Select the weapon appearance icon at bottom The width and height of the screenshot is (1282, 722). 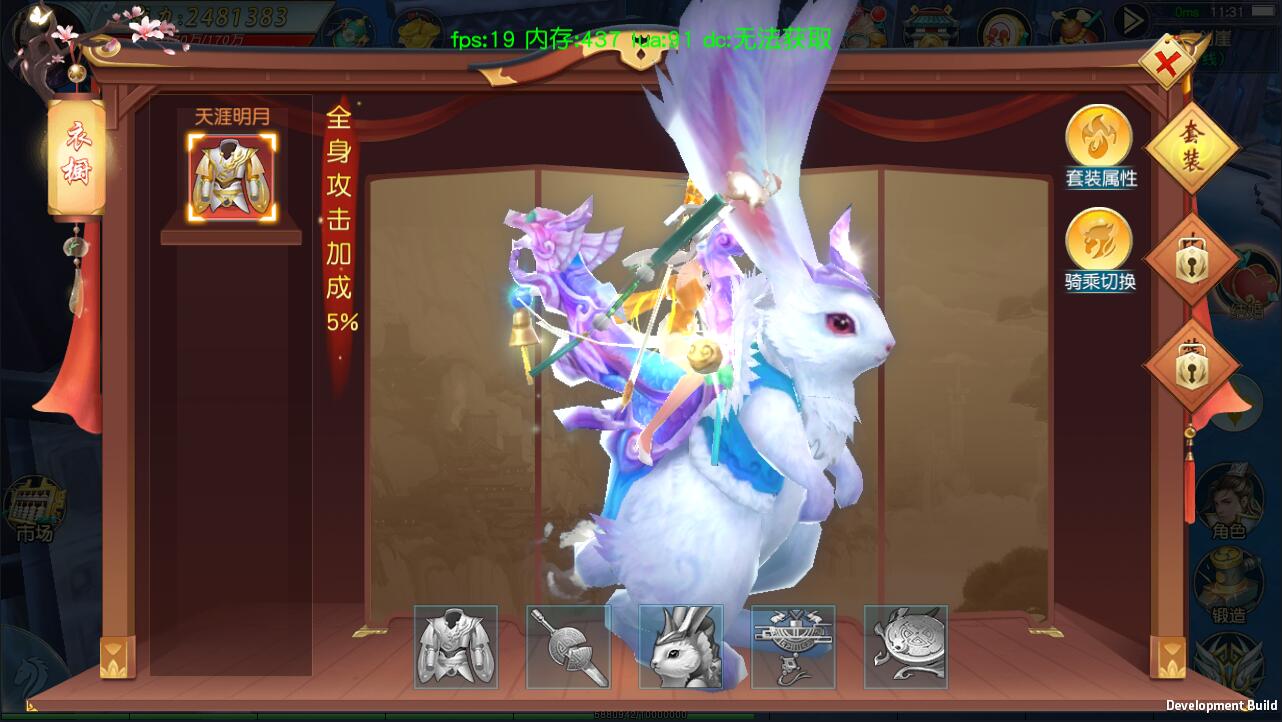pos(568,646)
